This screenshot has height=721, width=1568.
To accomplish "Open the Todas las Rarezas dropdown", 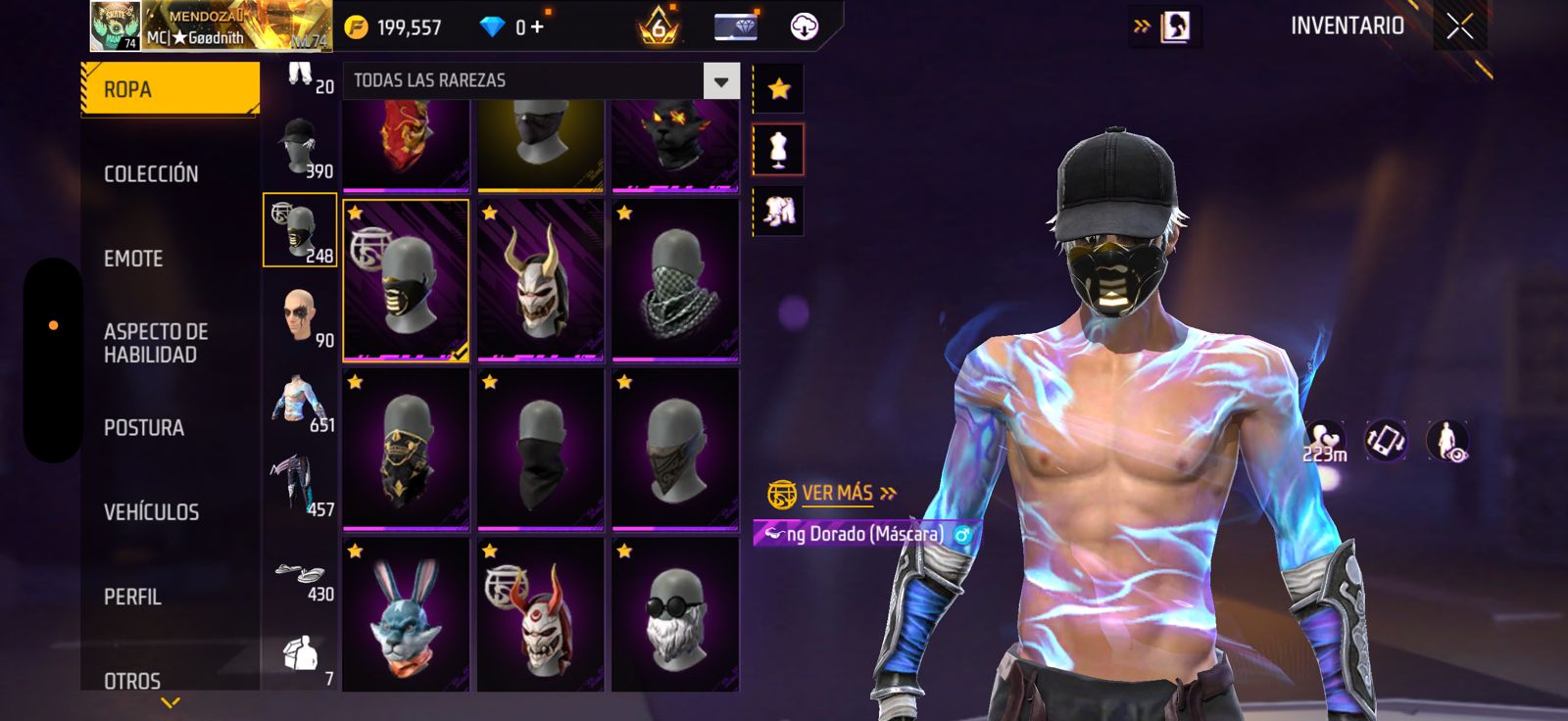I will point(720,81).
